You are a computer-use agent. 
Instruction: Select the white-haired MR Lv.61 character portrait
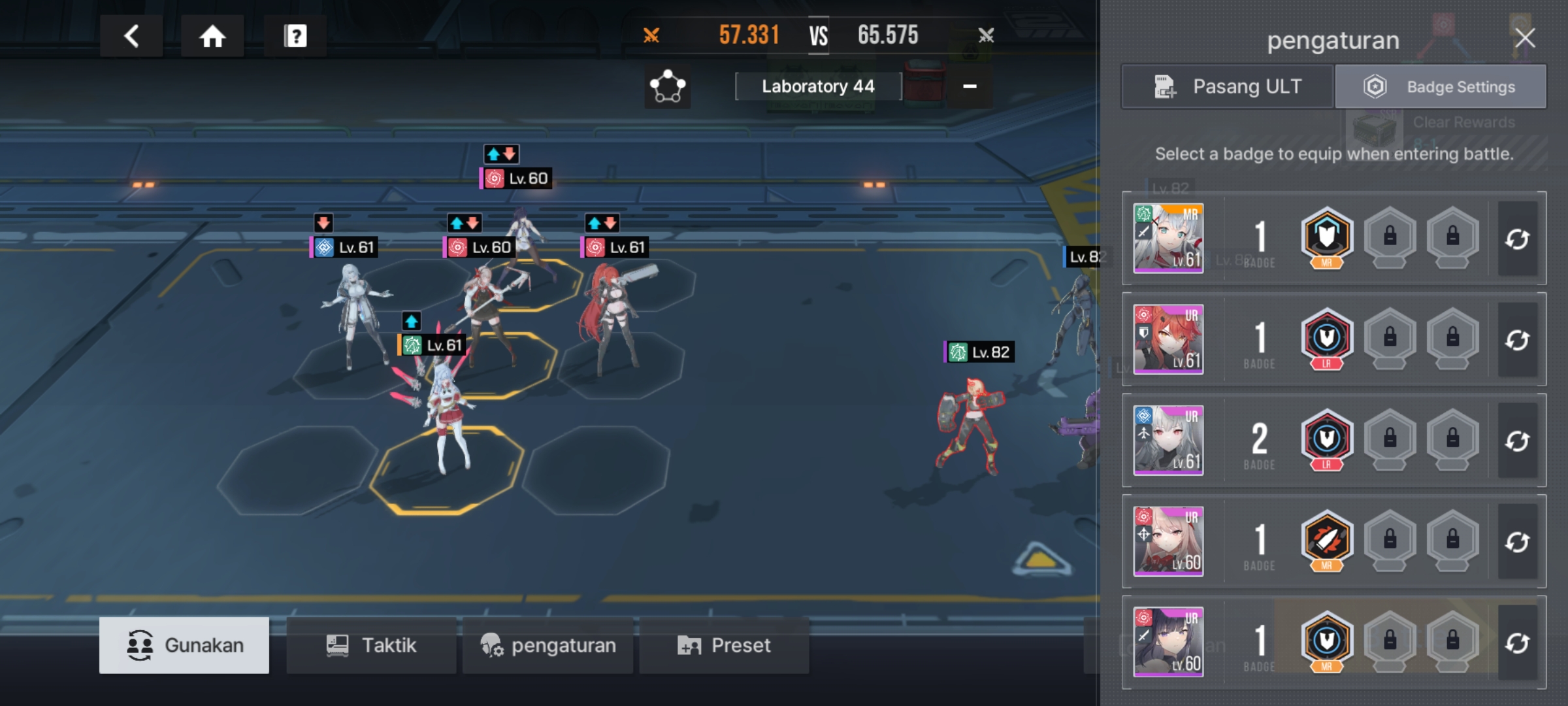click(x=1168, y=238)
